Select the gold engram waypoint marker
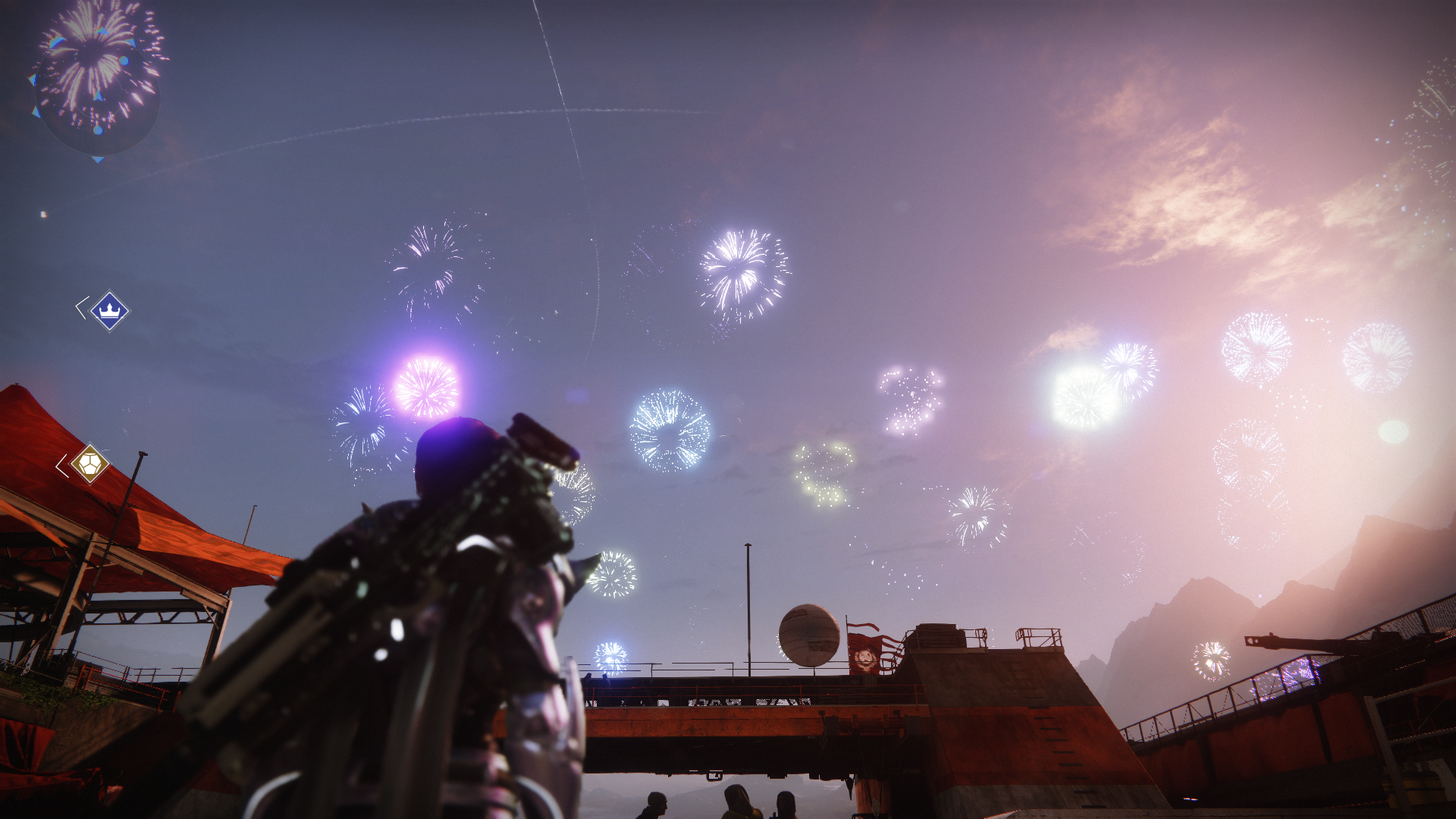1456x819 pixels. pyautogui.click(x=89, y=463)
